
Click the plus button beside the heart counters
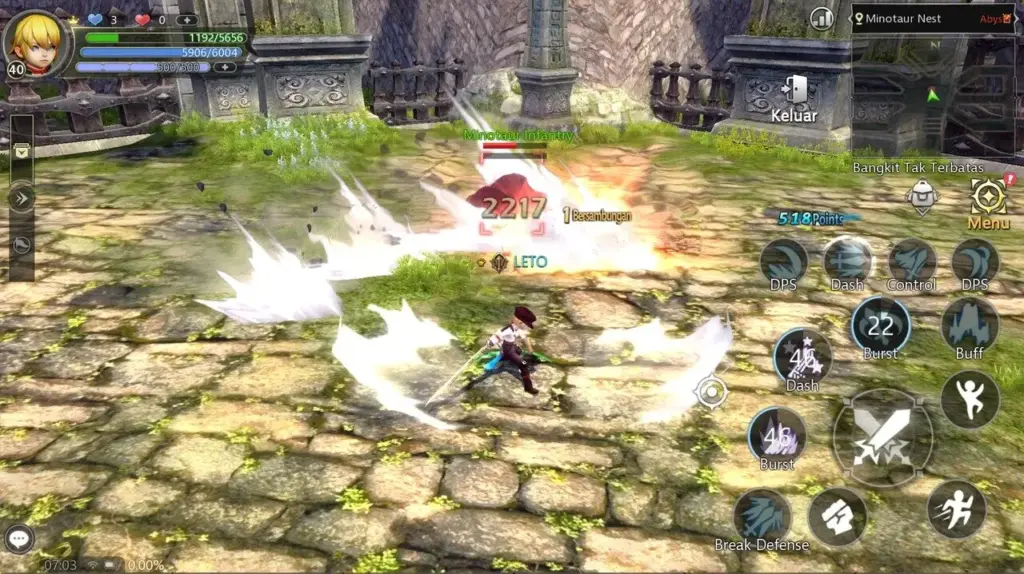pos(186,19)
